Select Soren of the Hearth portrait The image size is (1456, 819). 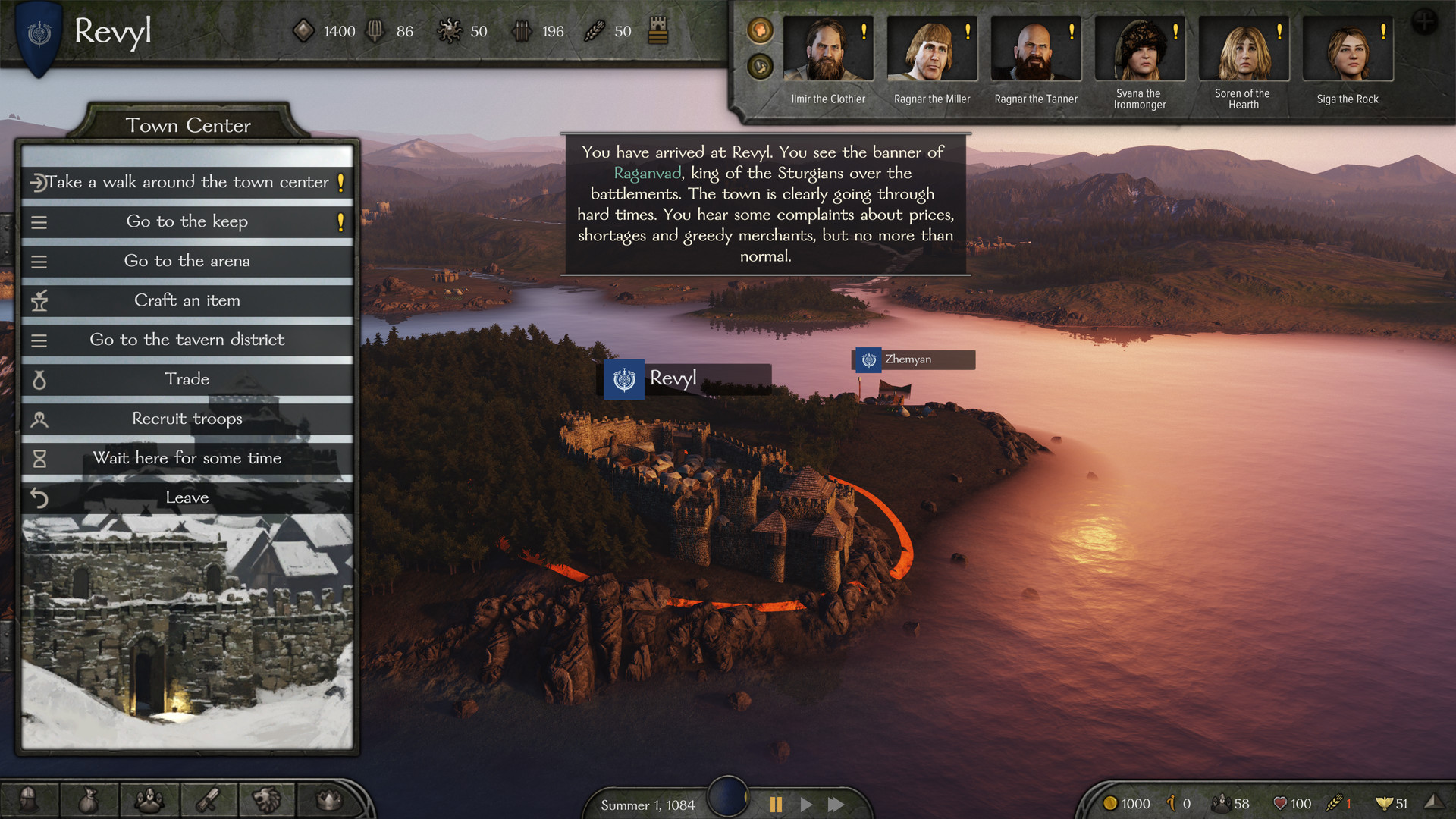click(x=1243, y=50)
